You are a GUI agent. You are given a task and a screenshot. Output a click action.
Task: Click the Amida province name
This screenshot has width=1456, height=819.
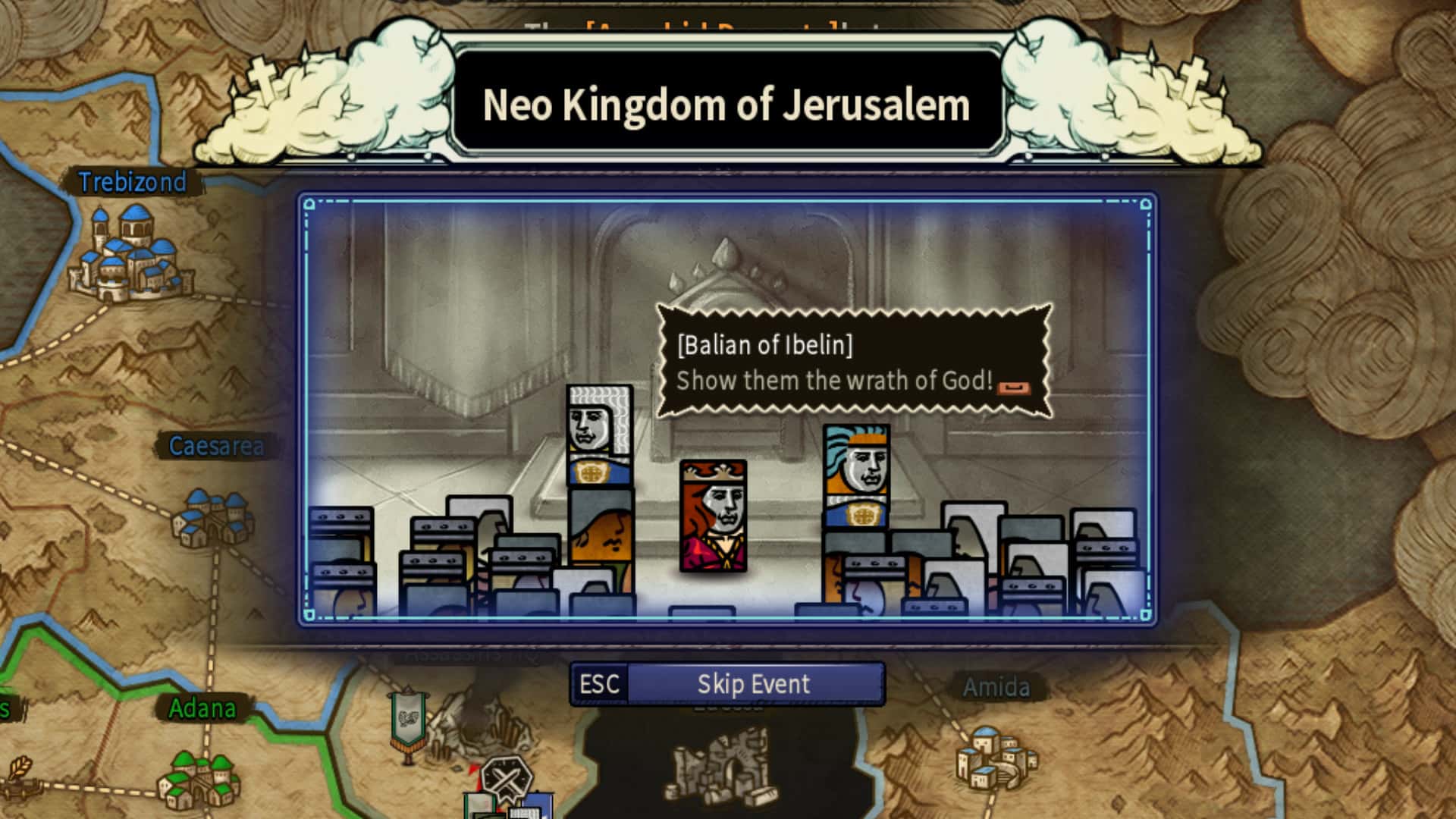(x=997, y=688)
